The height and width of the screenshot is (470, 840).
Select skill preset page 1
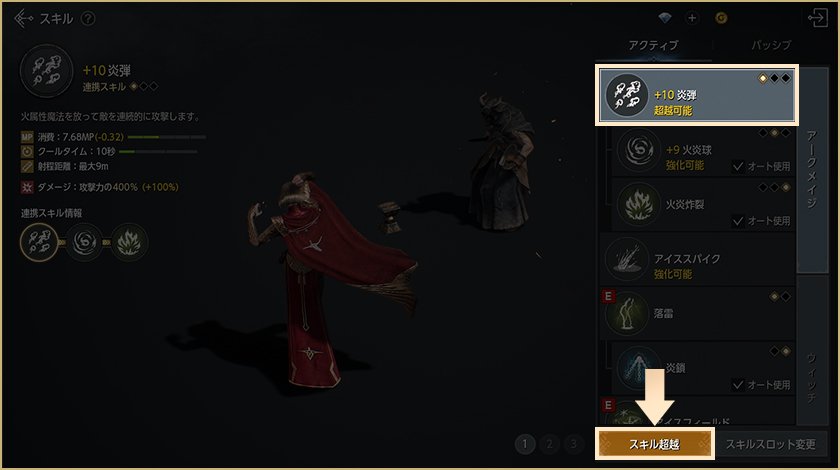(x=525, y=444)
